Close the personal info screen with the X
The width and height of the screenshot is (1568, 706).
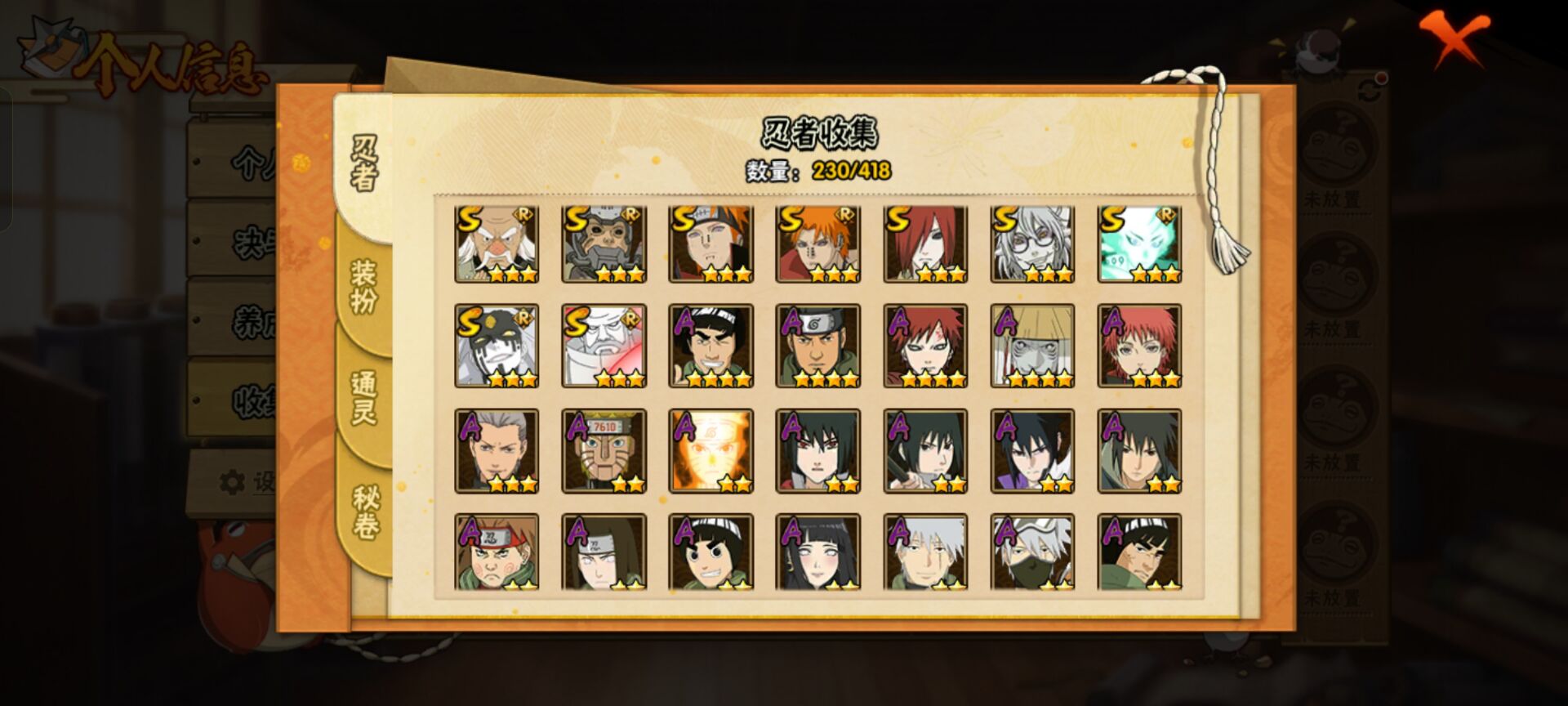pos(1454,38)
